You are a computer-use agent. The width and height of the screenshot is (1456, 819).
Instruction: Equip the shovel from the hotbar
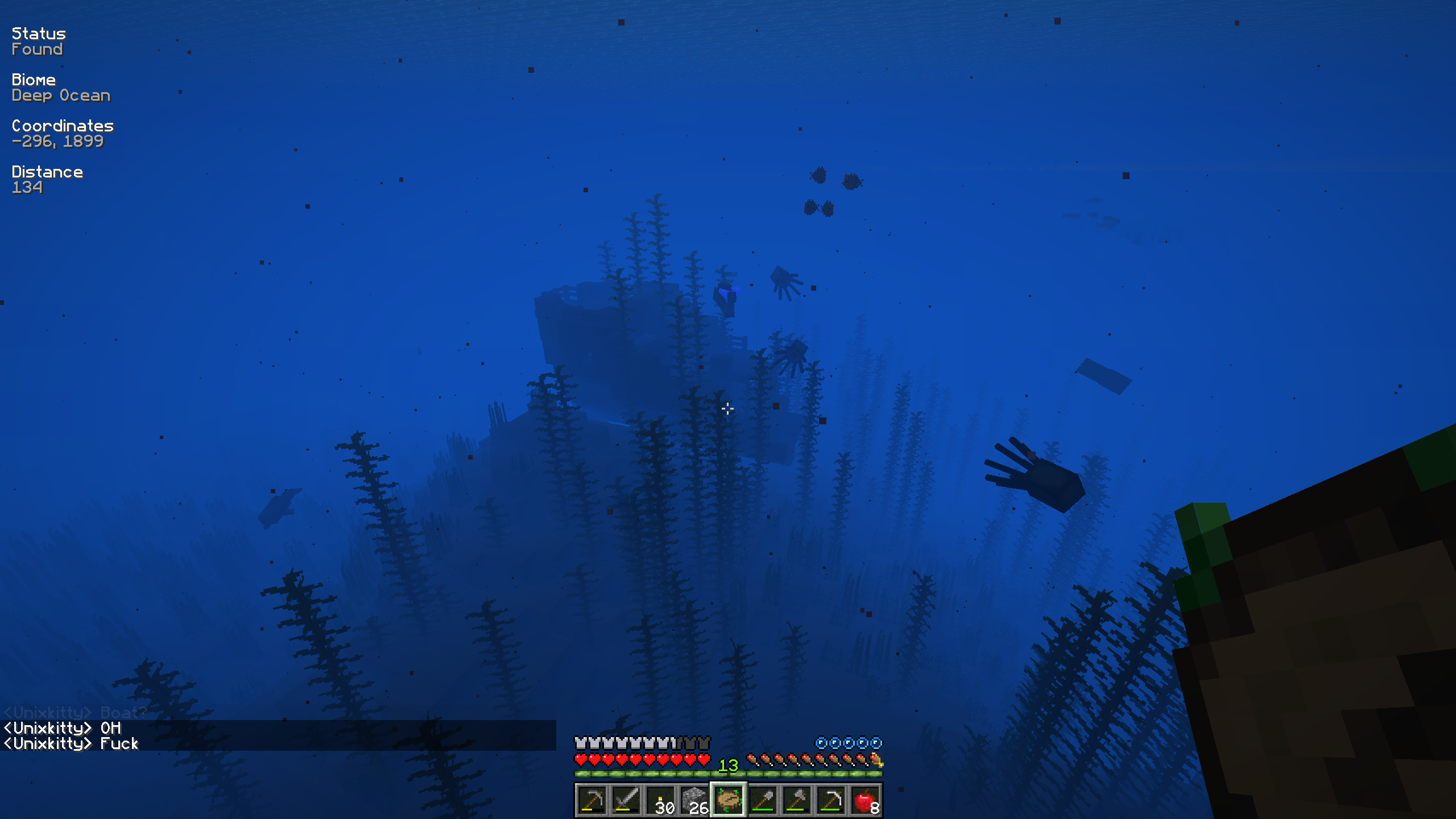[x=763, y=800]
